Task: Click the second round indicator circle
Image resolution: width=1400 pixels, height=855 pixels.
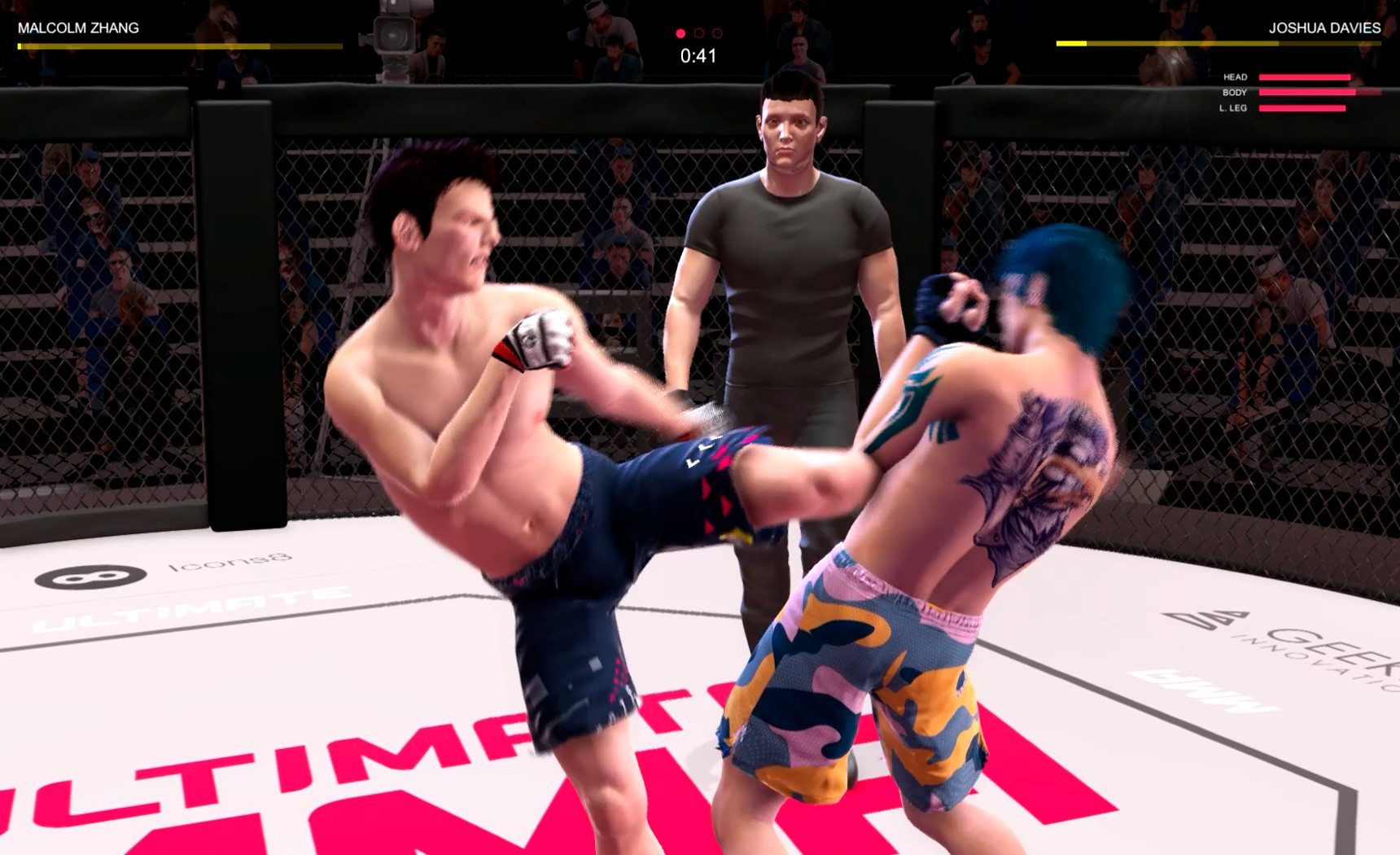Action: (x=698, y=34)
